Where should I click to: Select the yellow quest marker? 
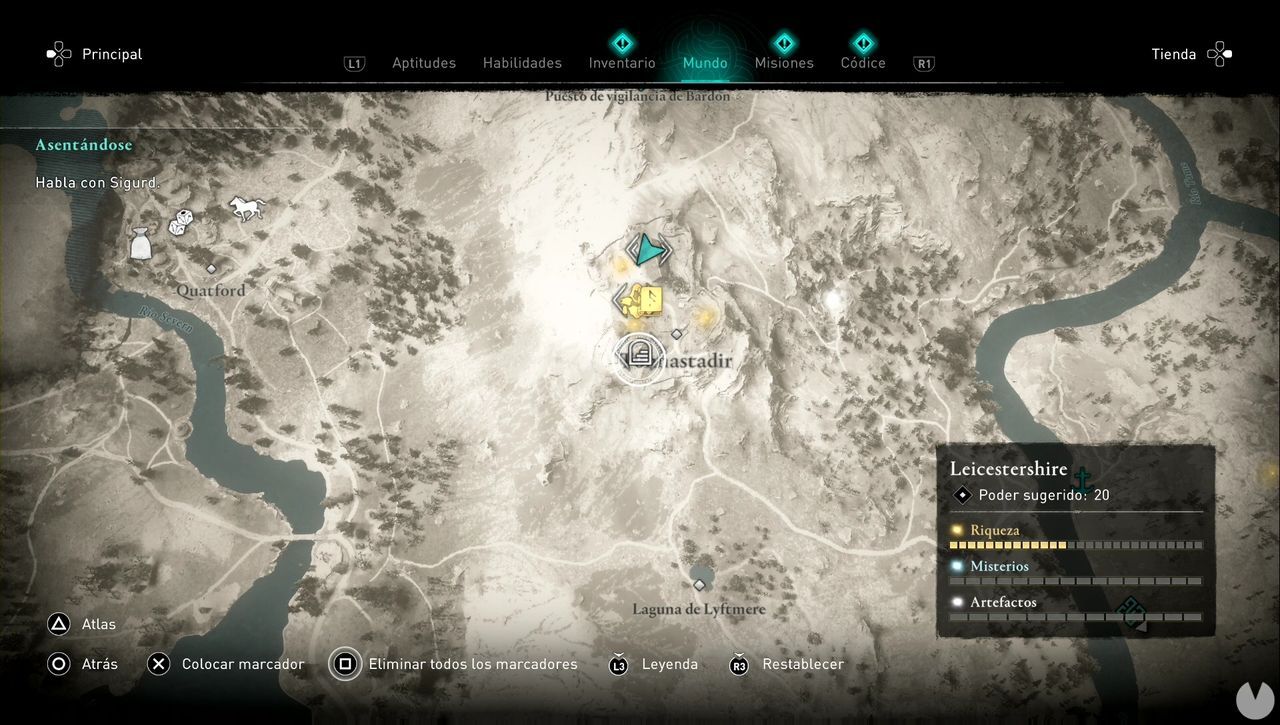643,300
